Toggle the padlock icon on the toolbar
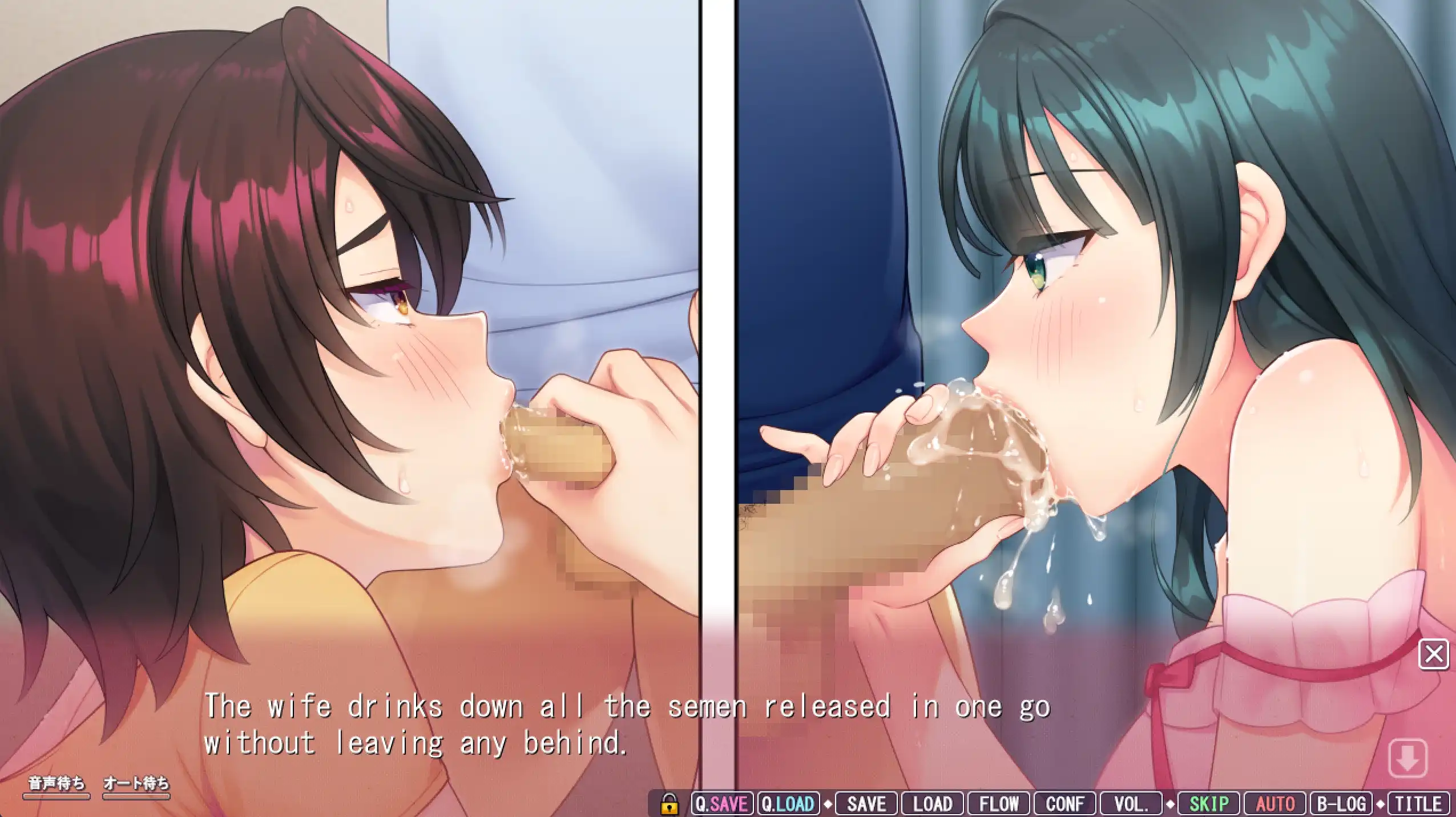 (x=669, y=804)
